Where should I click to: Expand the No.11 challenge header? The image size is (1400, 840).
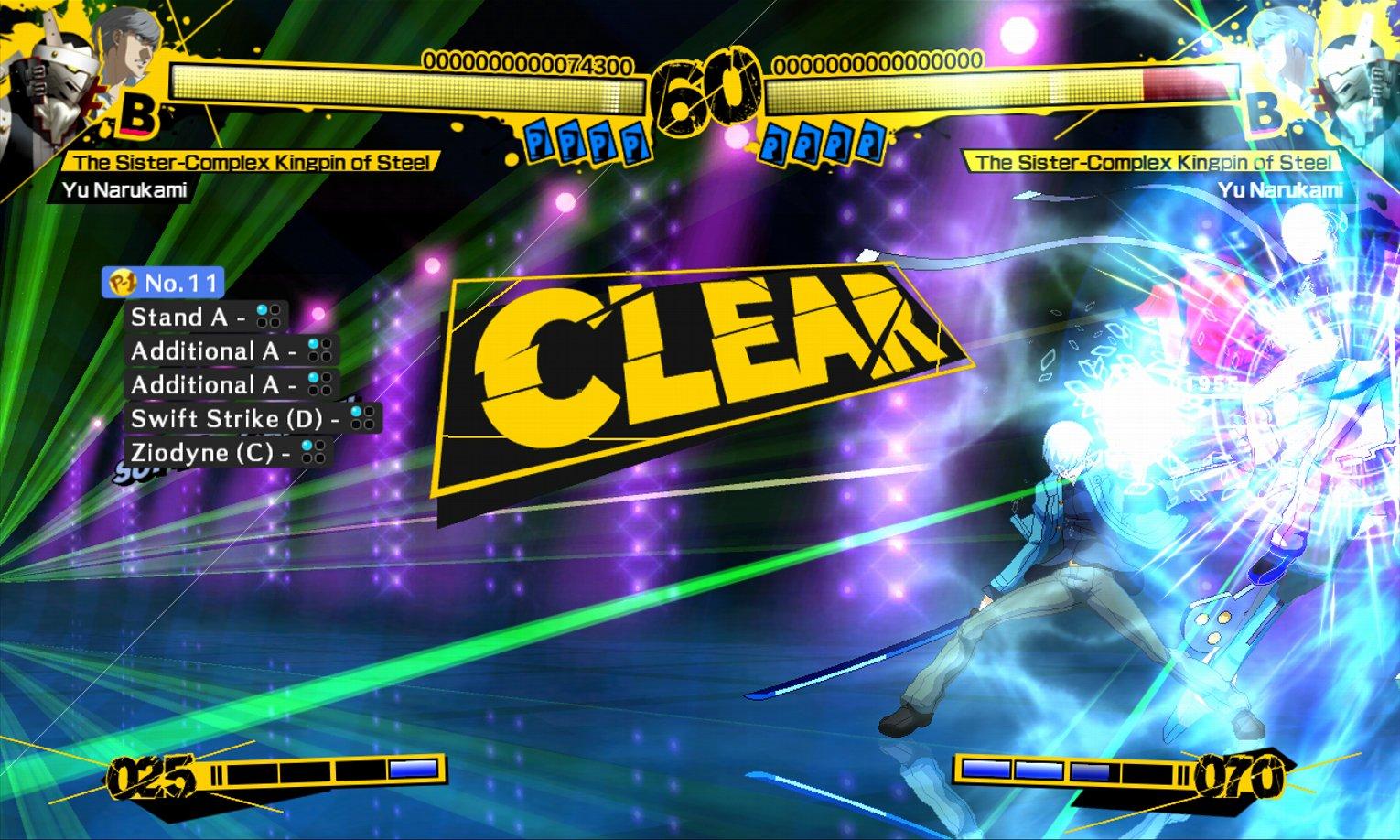pyautogui.click(x=166, y=285)
